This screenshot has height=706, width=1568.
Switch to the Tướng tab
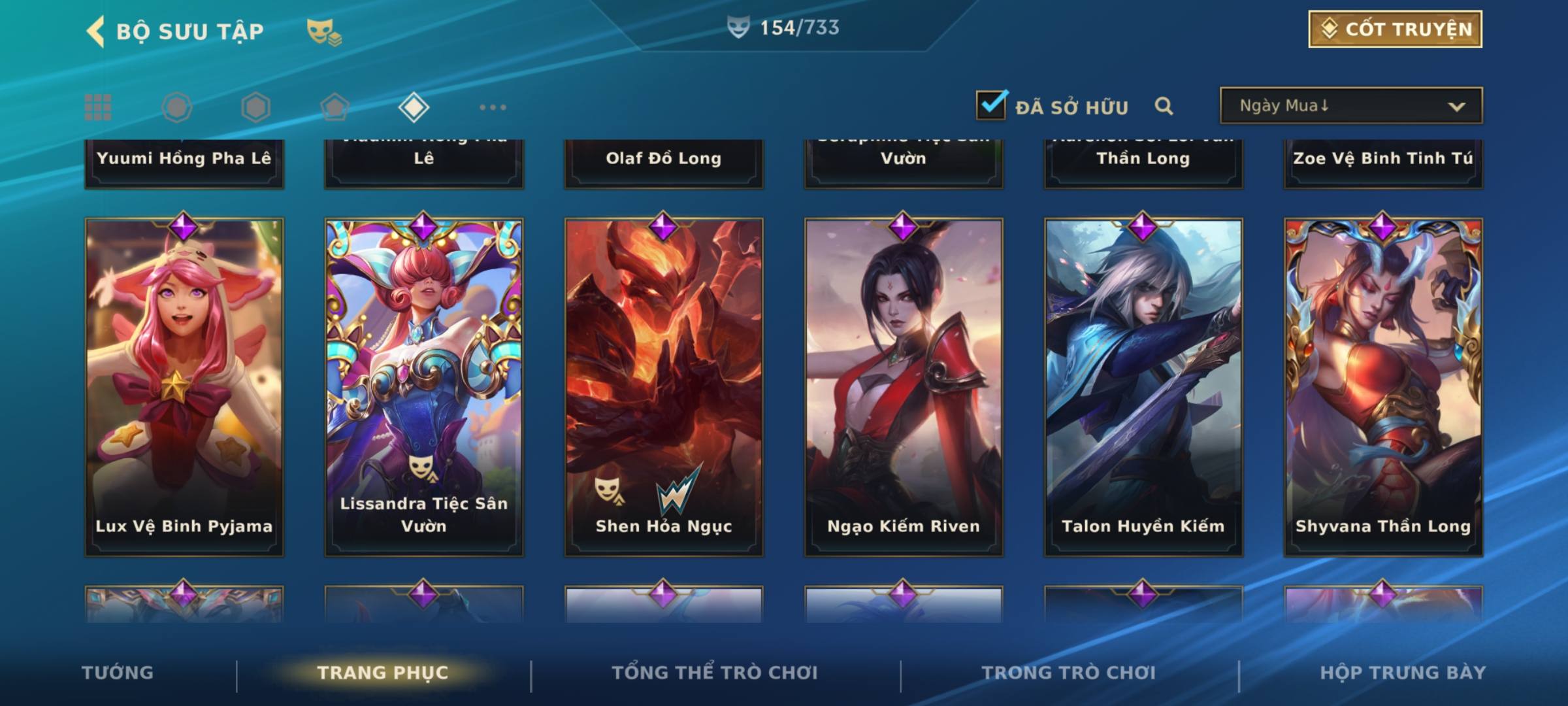[118, 673]
